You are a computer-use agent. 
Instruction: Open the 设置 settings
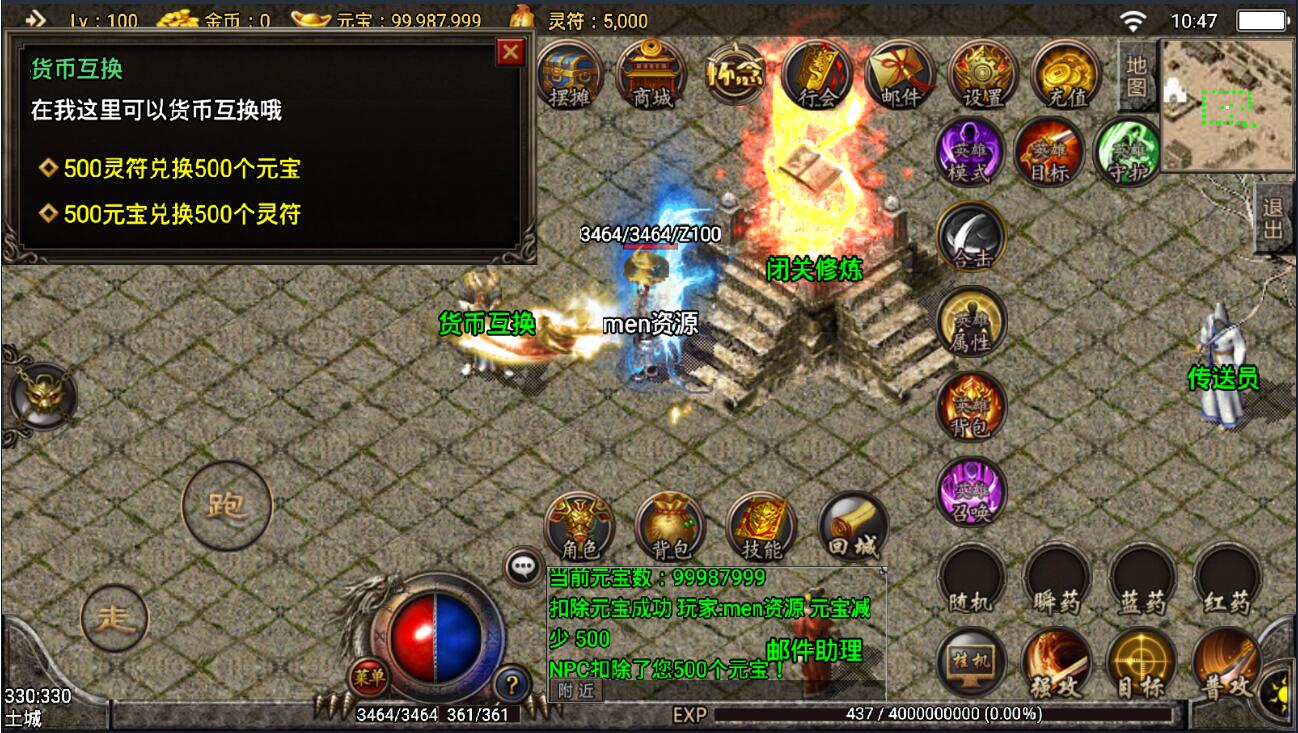point(981,74)
